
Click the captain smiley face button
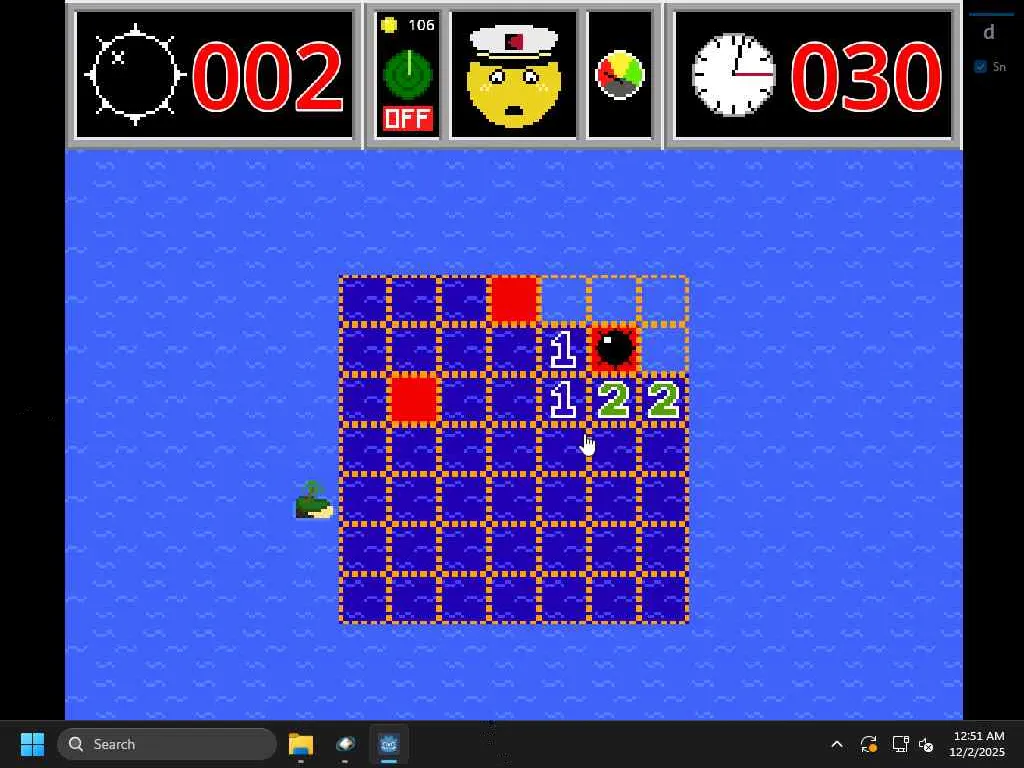513,76
